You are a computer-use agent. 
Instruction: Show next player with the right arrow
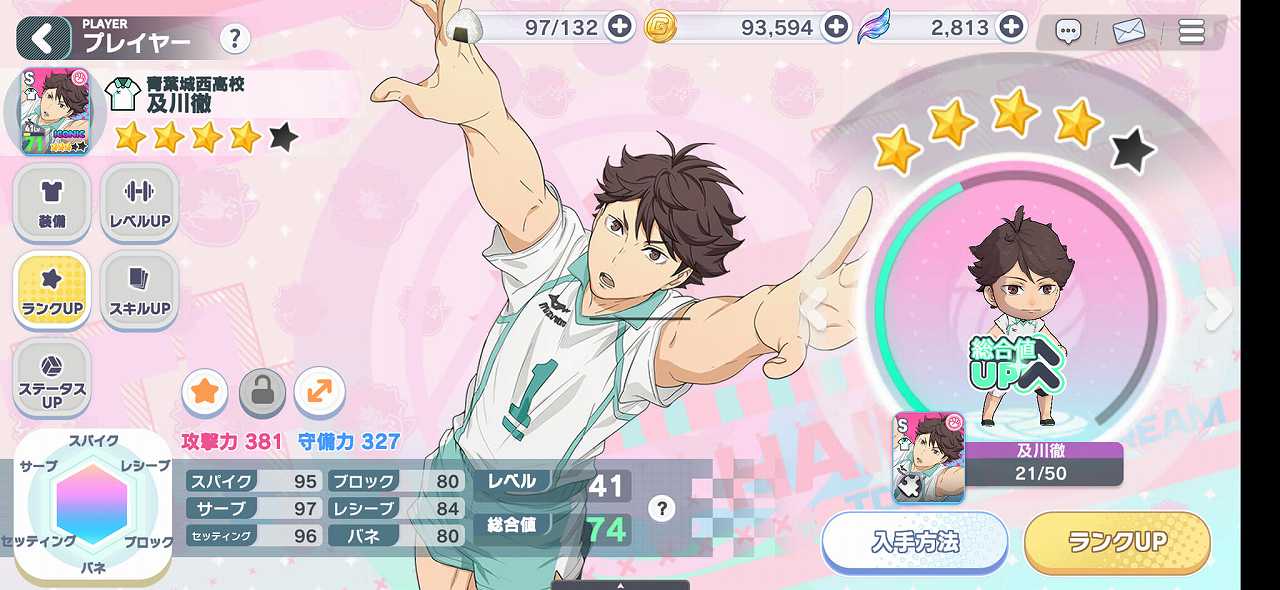[1218, 310]
